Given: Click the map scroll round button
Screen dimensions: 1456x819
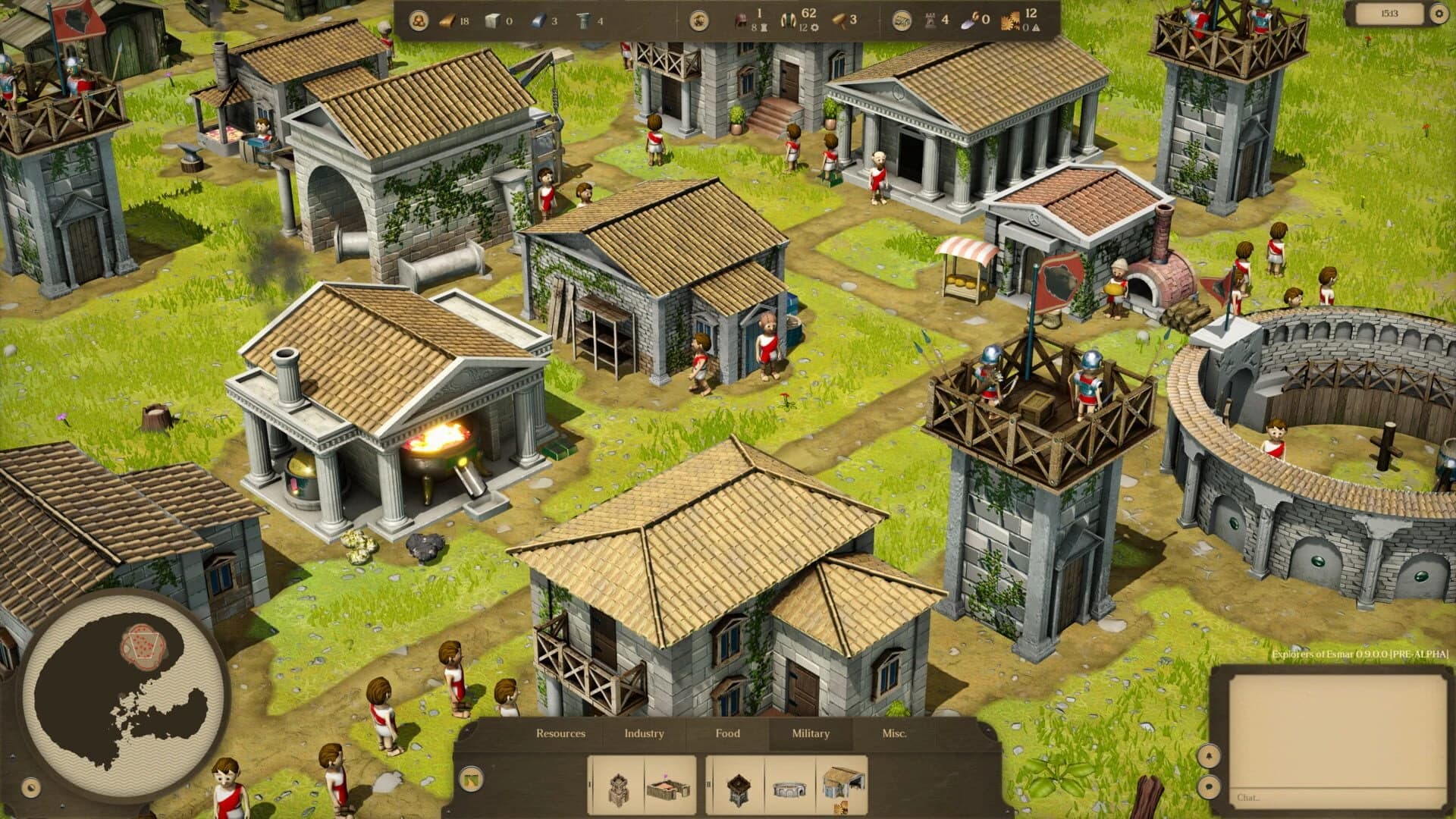Looking at the screenshot, I should tap(902, 21).
